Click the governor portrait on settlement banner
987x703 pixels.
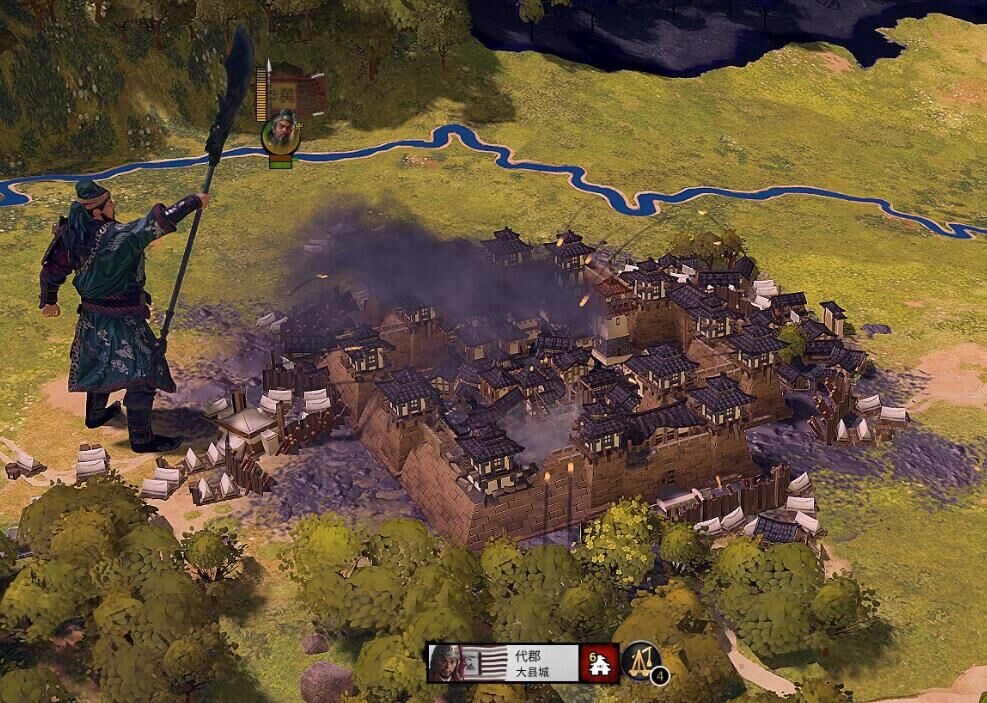(447, 663)
